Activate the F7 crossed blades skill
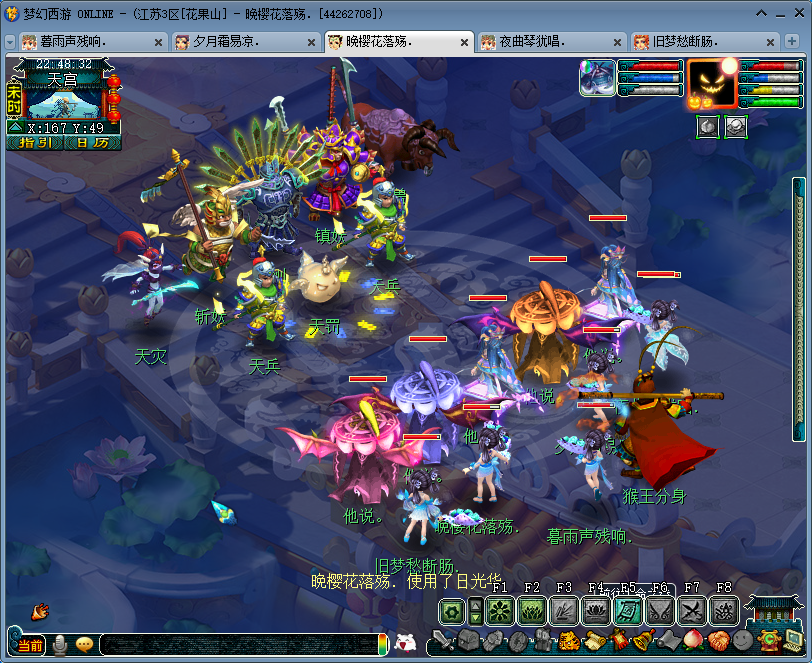This screenshot has height=663, width=812. tap(692, 610)
